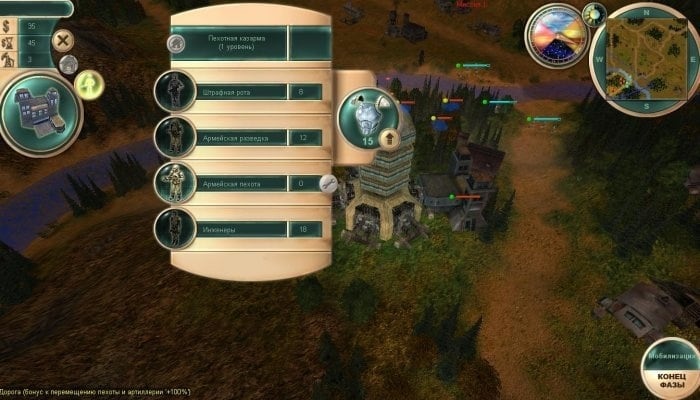Activate the glowing green figure button
This screenshot has height=400, width=700.
(91, 84)
